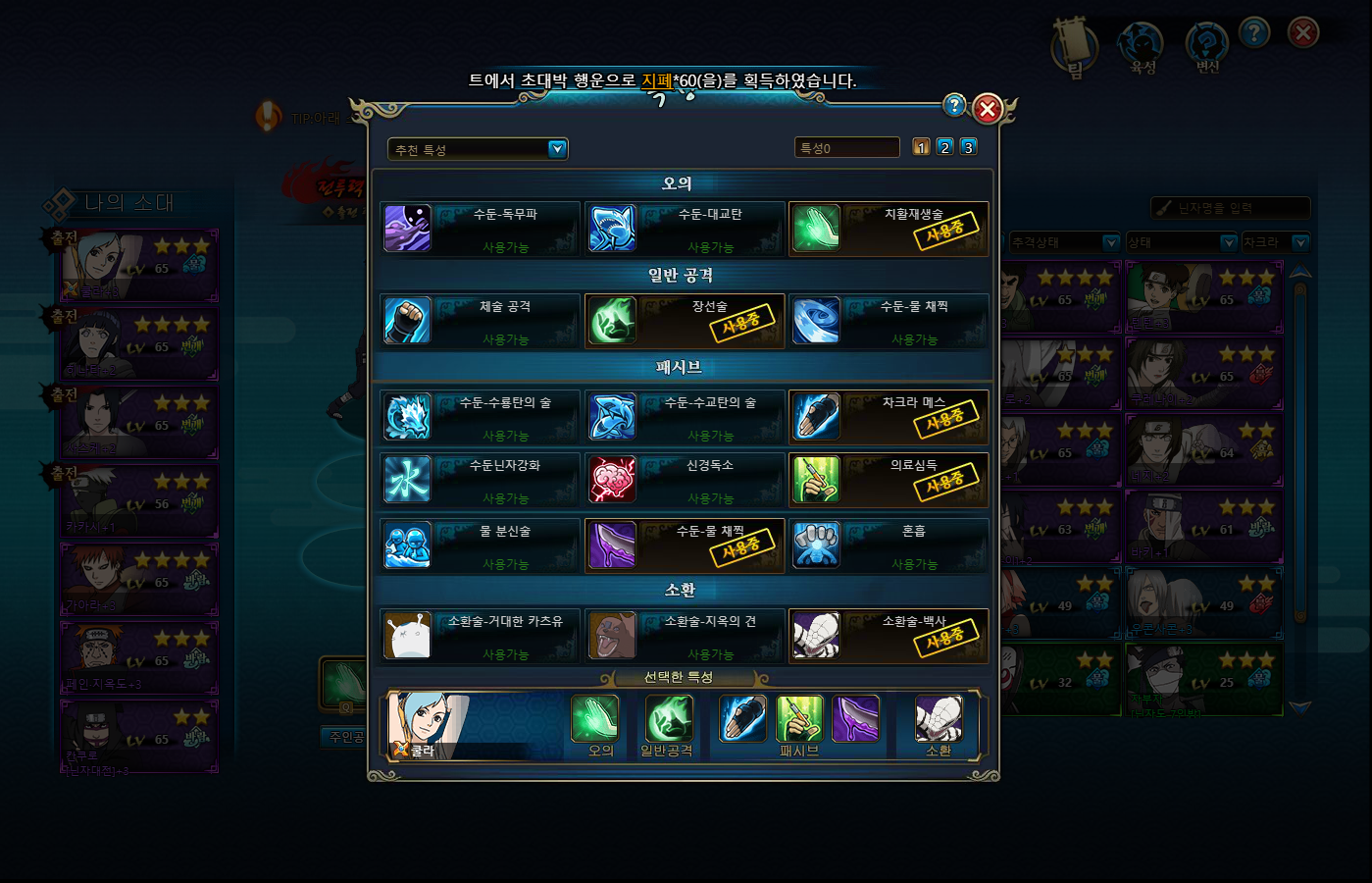
Task: Select the 혼흡 passive skill
Action: click(x=888, y=545)
